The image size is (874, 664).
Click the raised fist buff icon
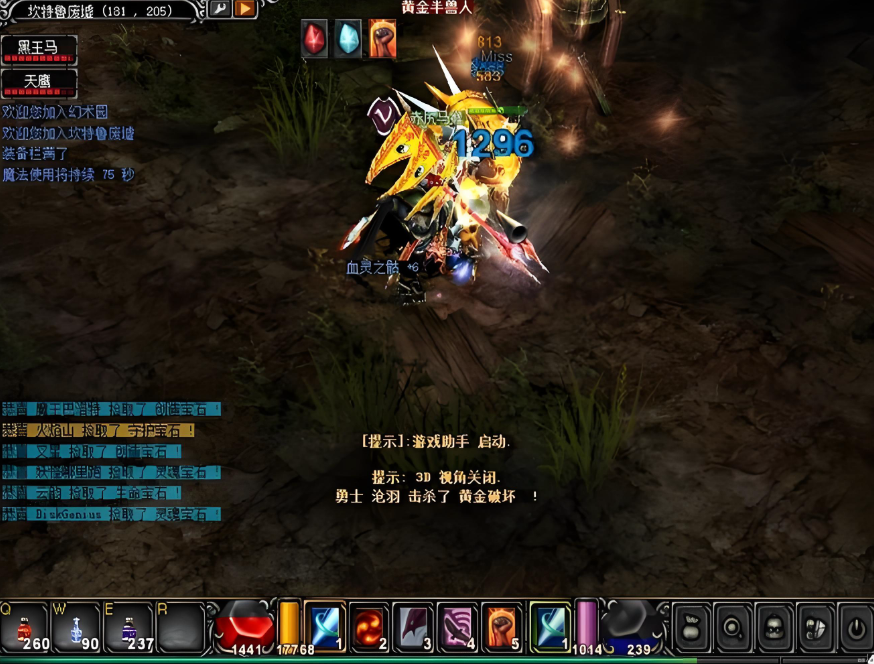[x=381, y=39]
